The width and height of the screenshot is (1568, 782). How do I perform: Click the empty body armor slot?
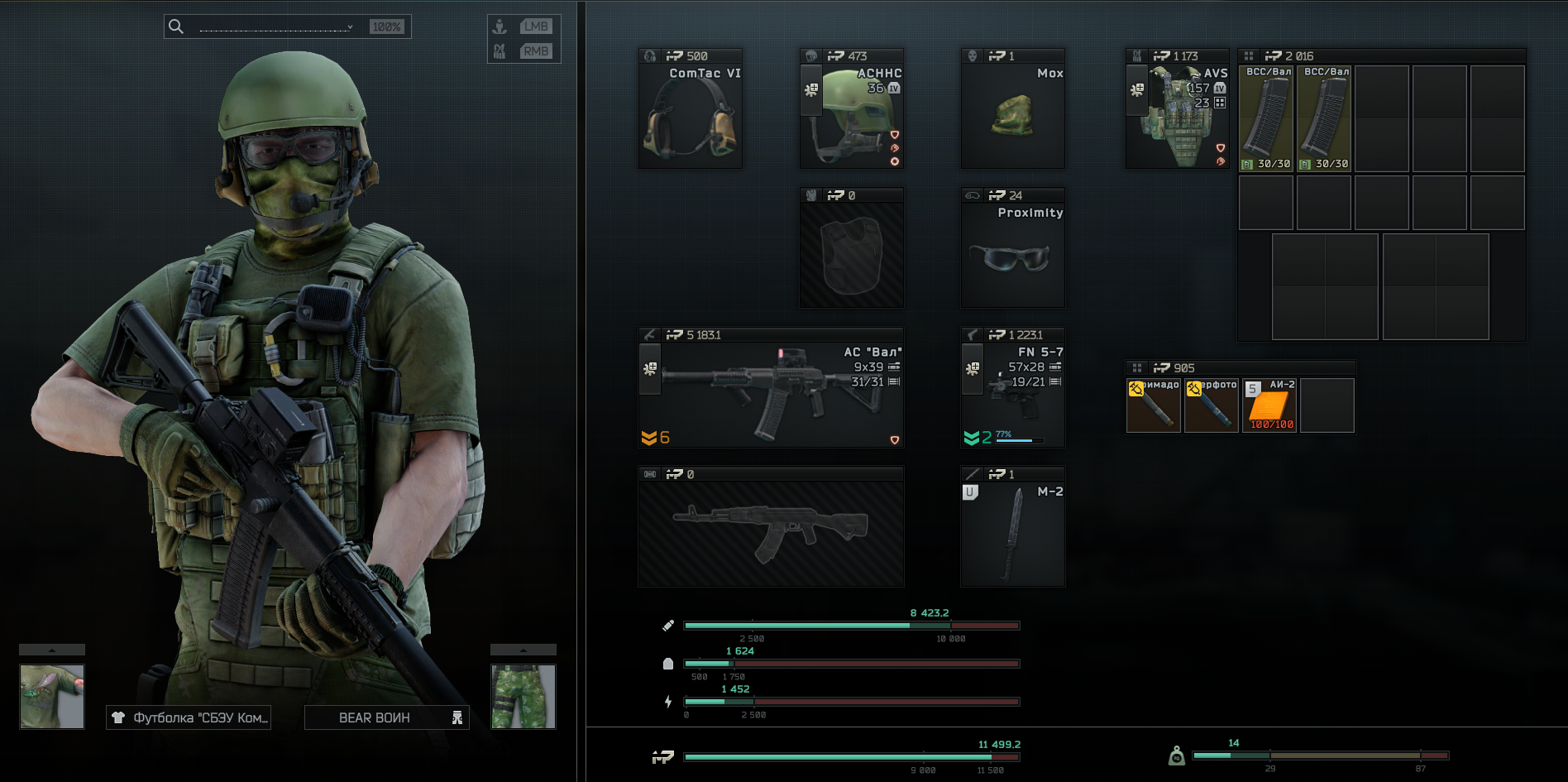point(852,256)
